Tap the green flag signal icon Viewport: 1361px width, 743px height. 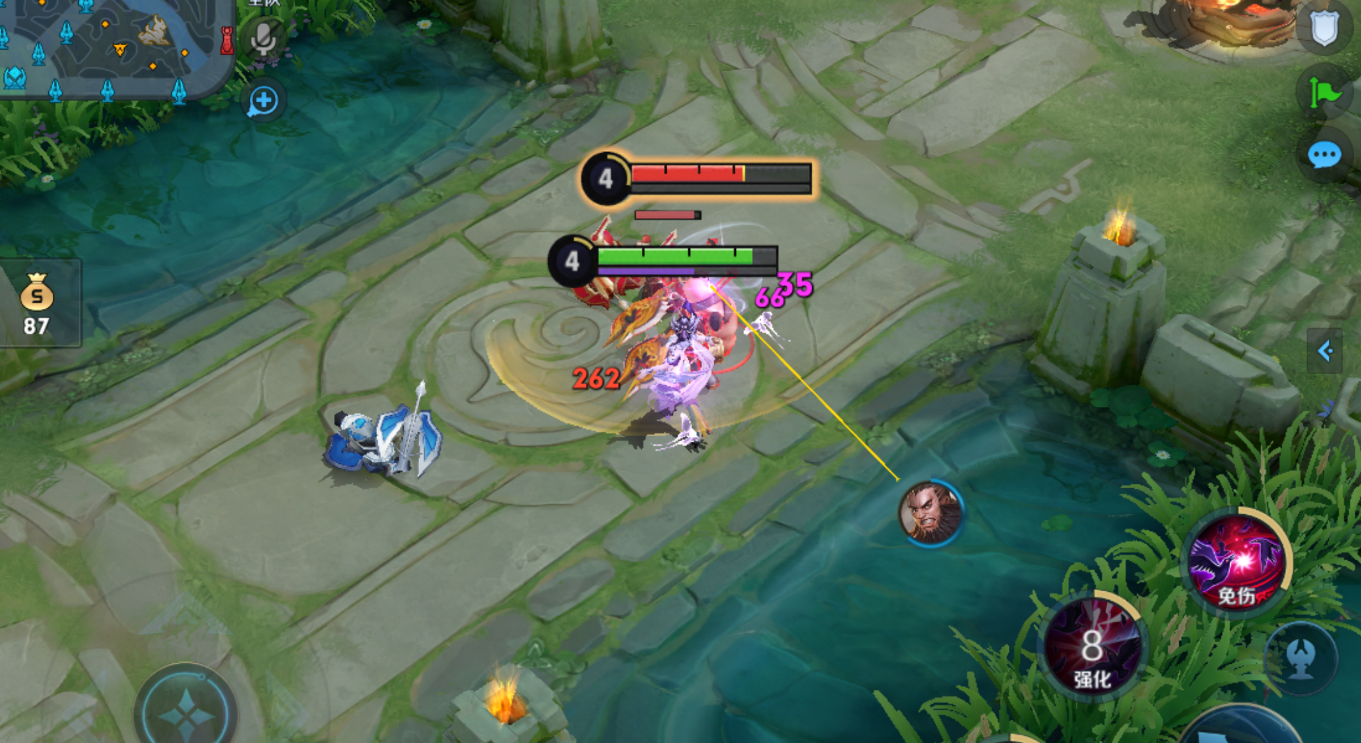1324,93
